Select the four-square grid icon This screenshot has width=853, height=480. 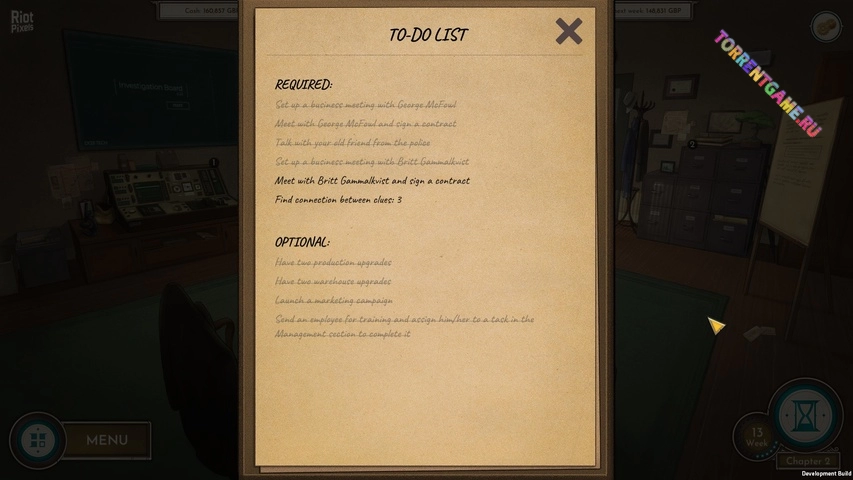pos(37,440)
